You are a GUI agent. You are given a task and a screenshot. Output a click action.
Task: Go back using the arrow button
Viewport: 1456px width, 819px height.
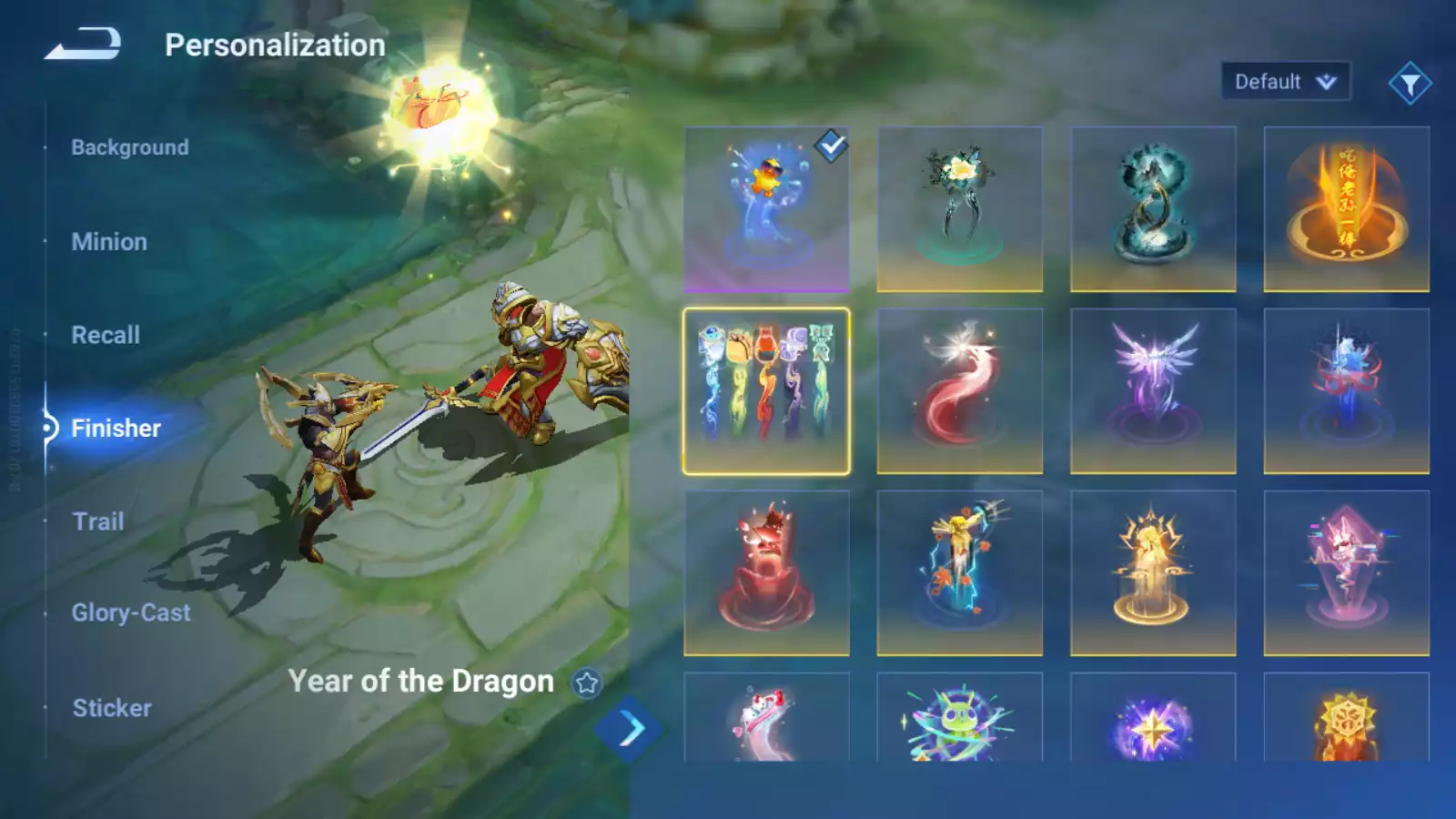[x=83, y=44]
